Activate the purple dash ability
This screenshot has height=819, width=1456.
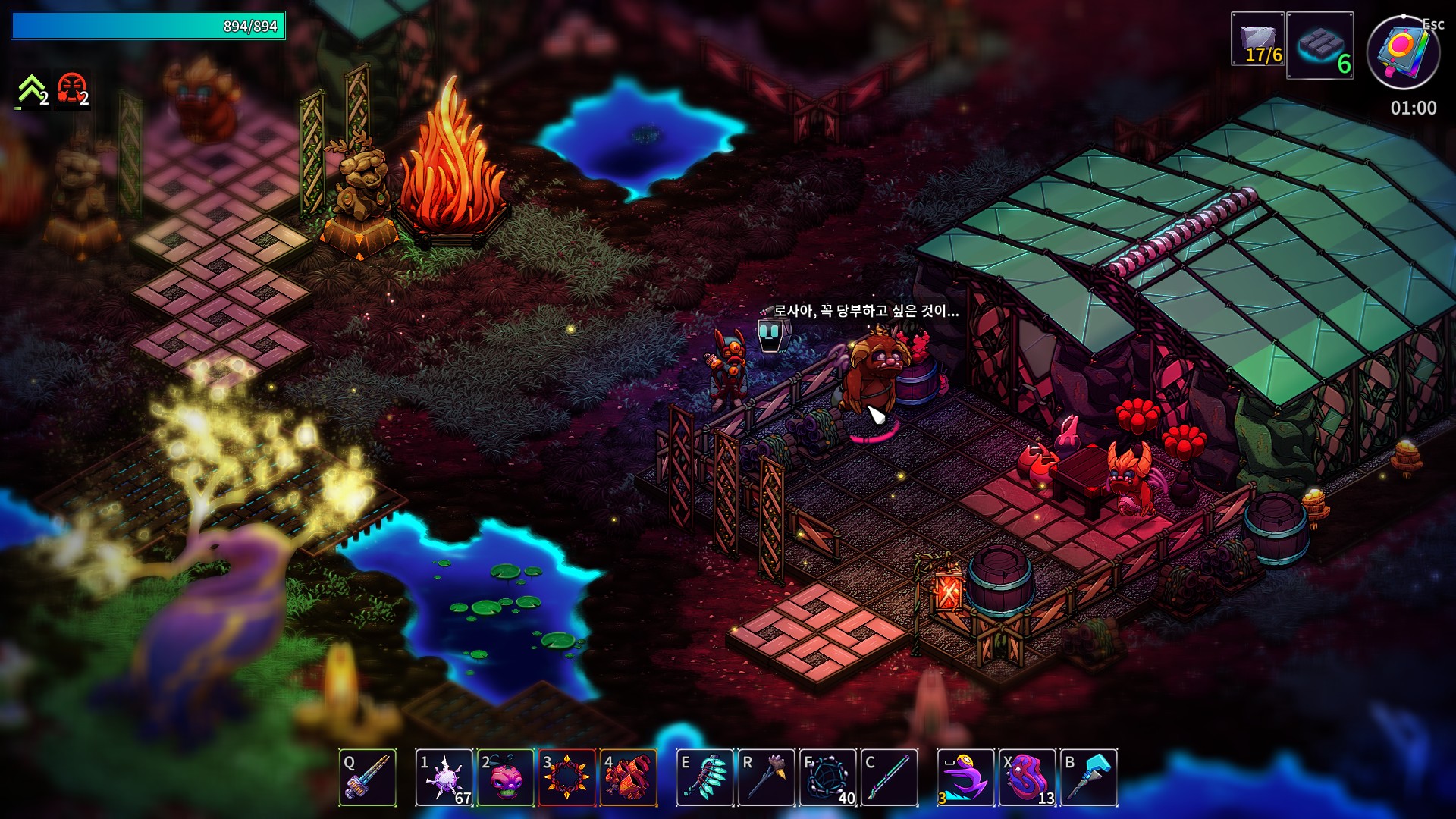point(965,777)
